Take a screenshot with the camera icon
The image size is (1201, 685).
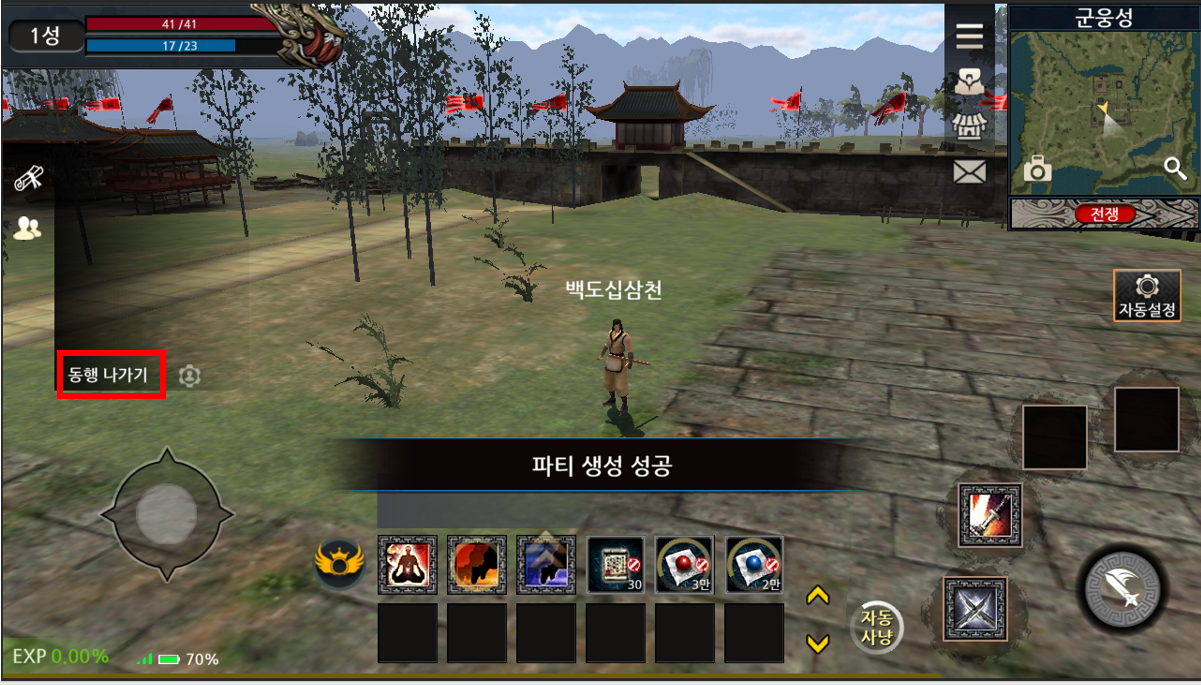tap(1037, 171)
